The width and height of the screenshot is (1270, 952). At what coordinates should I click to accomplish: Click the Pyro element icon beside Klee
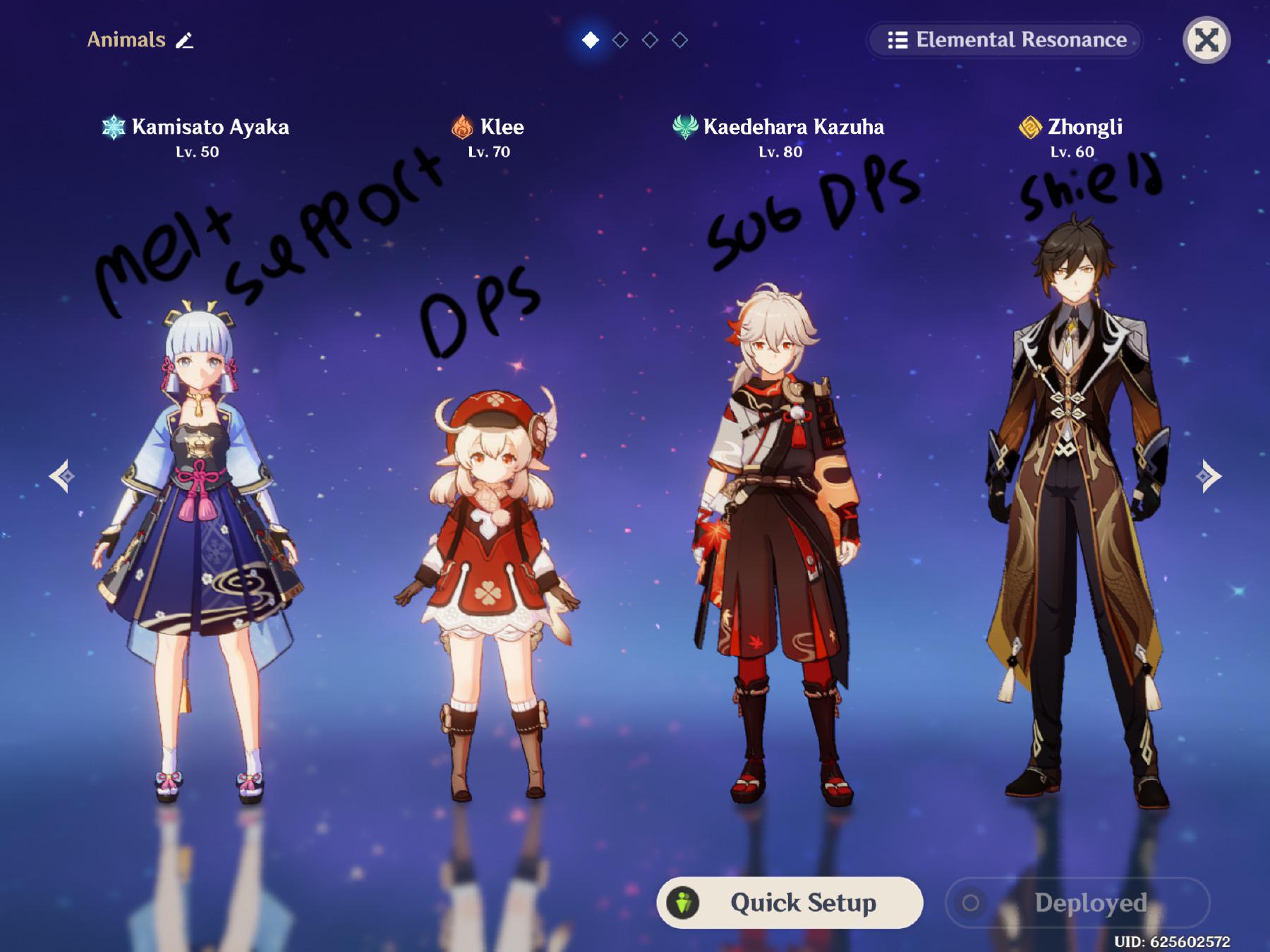pos(462,128)
